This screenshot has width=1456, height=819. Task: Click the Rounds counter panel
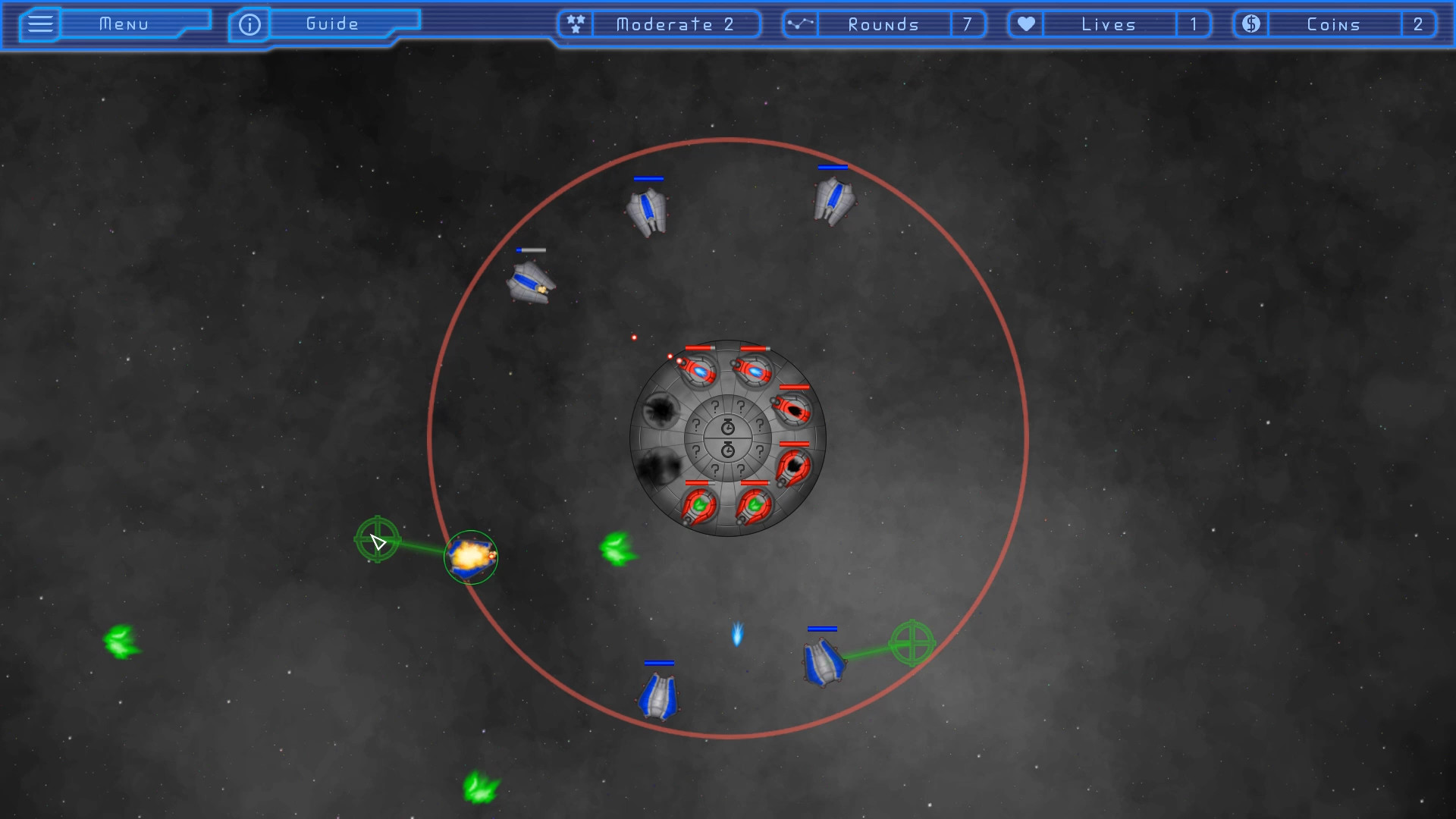click(883, 24)
